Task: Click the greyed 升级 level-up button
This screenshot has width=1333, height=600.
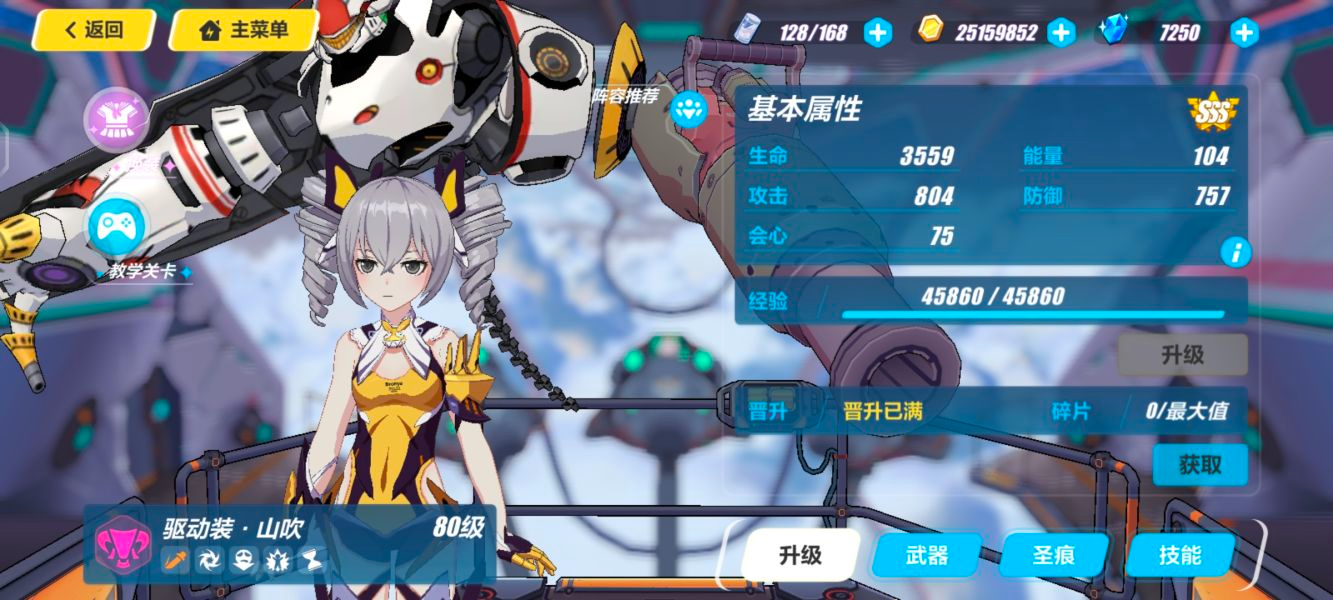Action: (1182, 355)
